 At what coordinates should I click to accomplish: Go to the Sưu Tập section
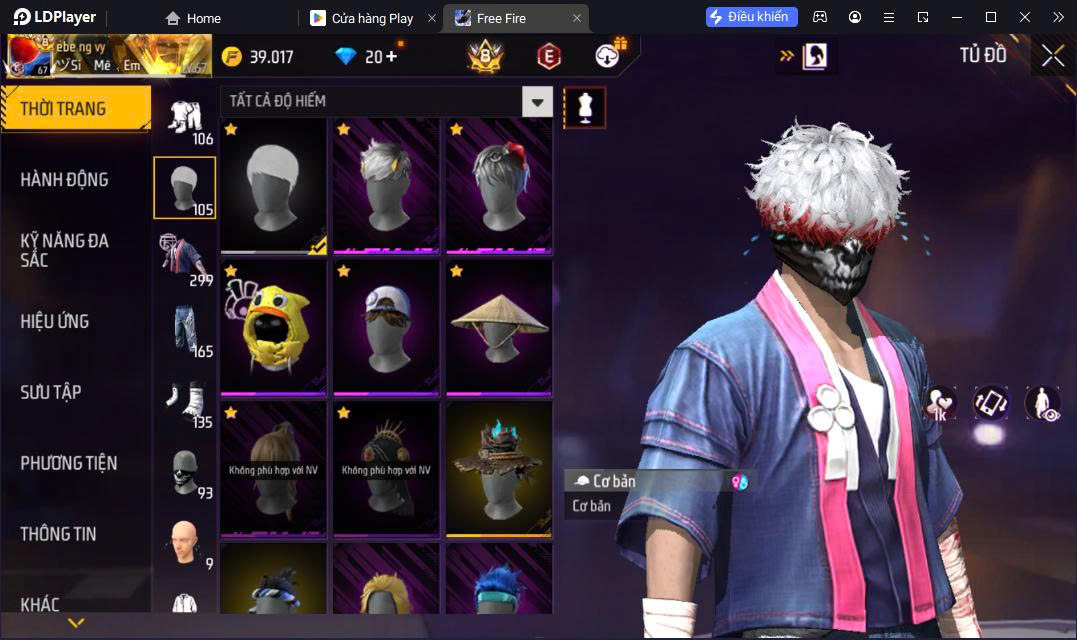[51, 392]
